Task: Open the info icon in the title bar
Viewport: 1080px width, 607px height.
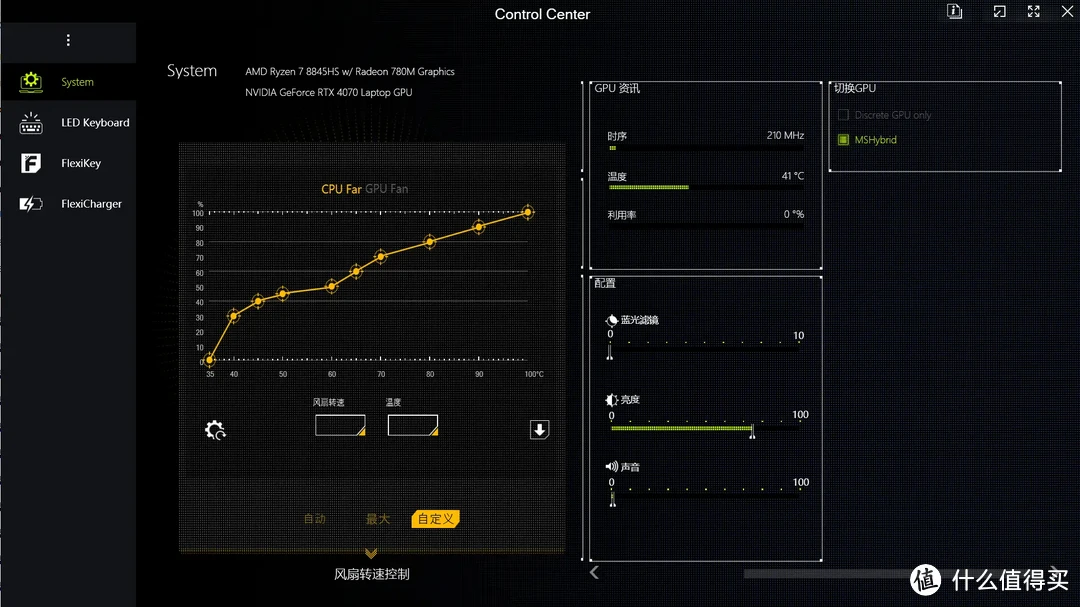Action: pos(955,12)
